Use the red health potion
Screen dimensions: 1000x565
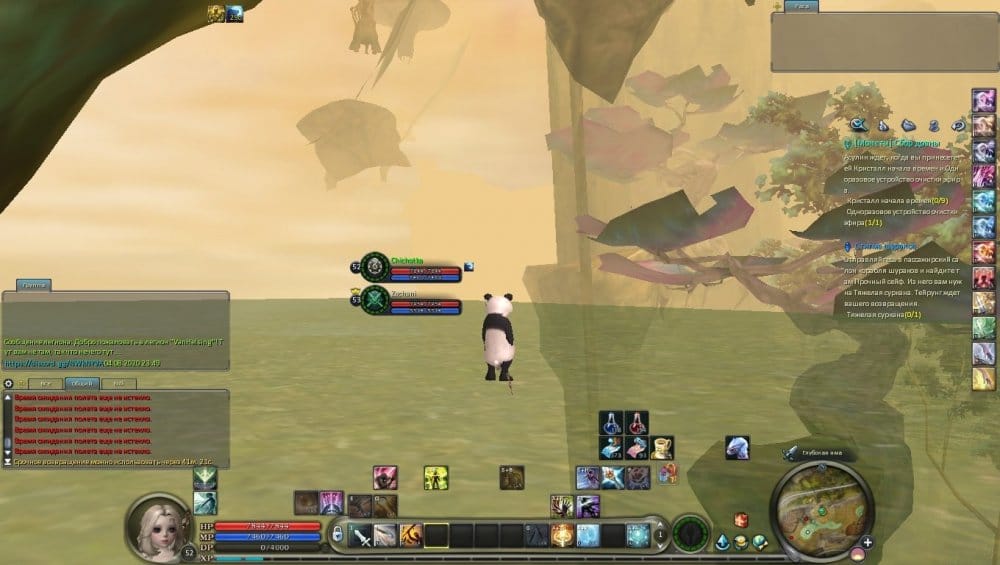(636, 422)
